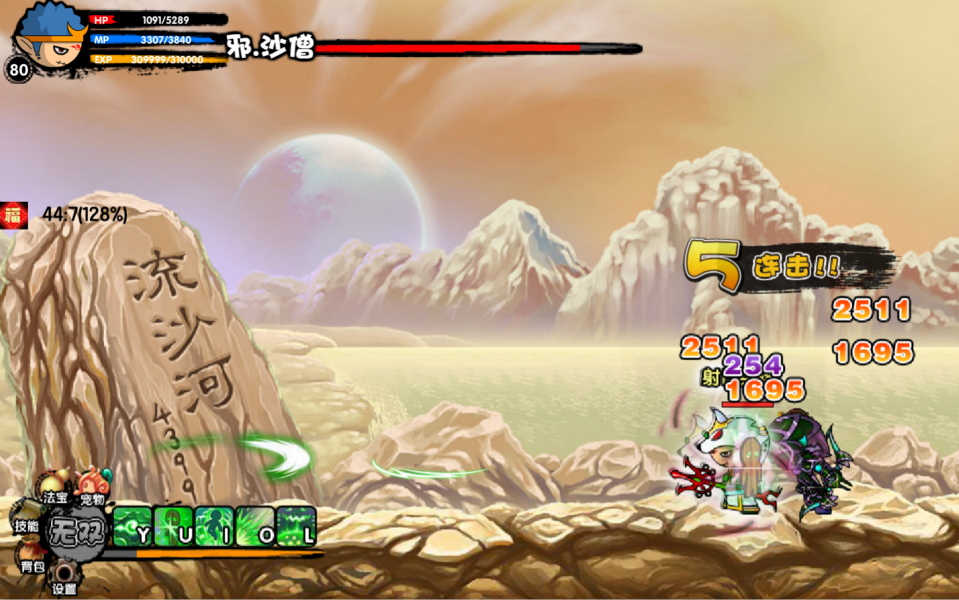Screen dimensions: 959x600
Task: Use the Y skill with green swirl
Action: tap(132, 526)
